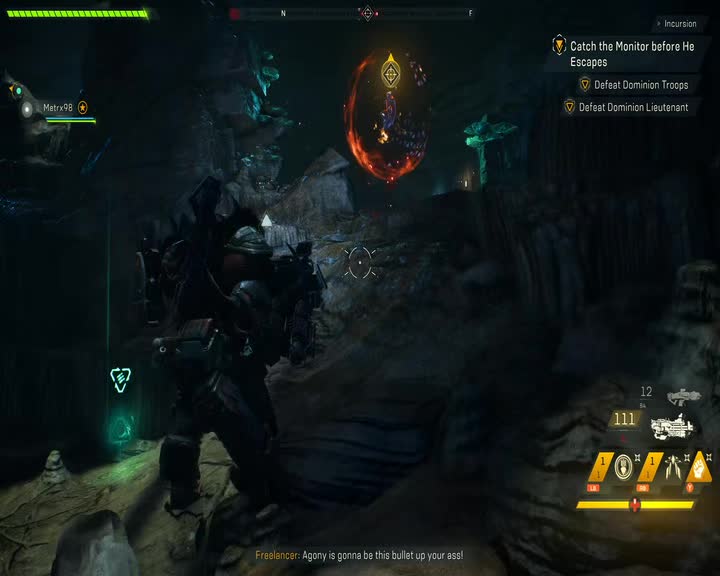Click the 'Defeat Dominion Troops' sub-objective
This screenshot has height=576, width=720.
point(640,85)
